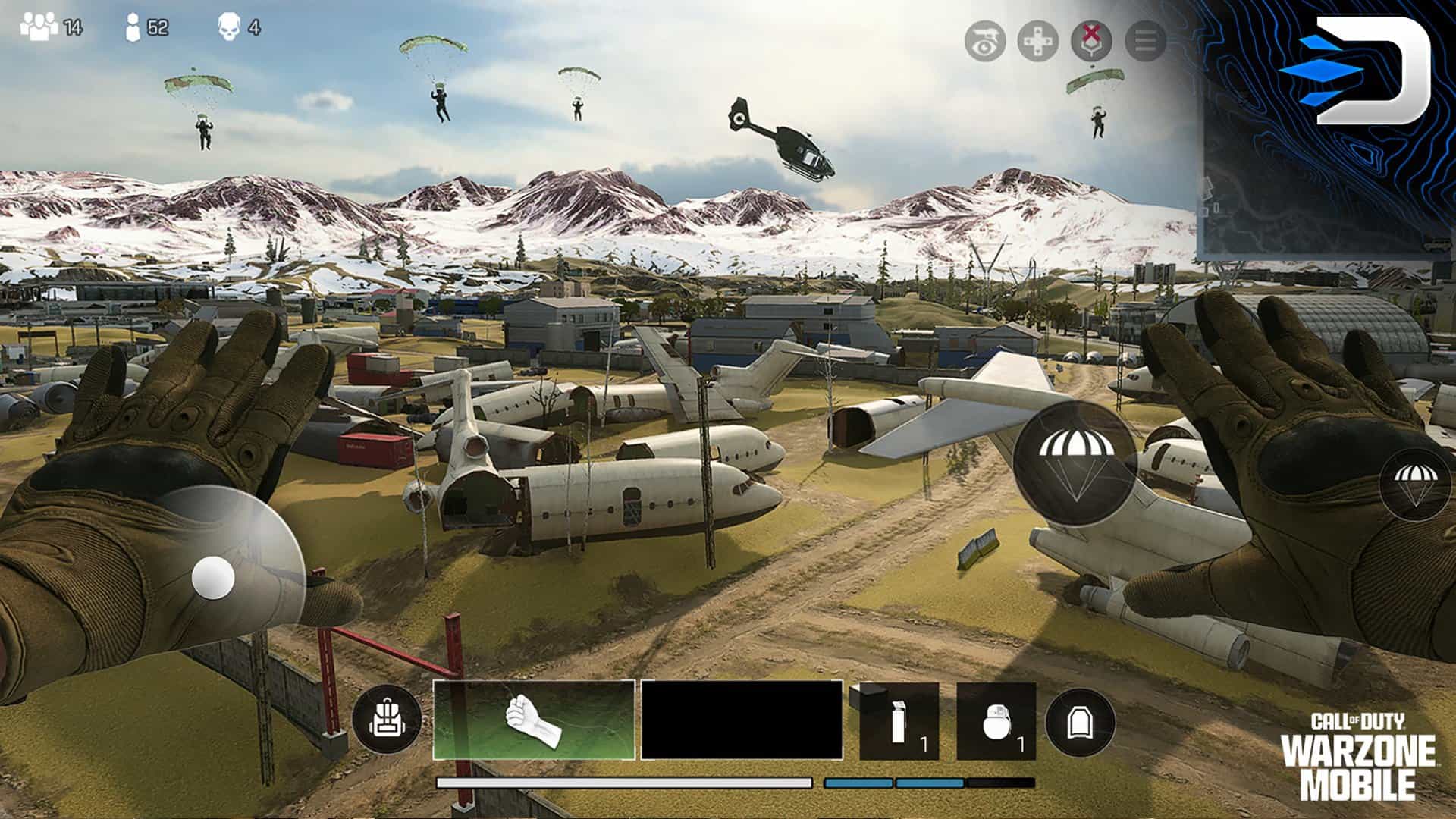Image resolution: width=1456 pixels, height=819 pixels.
Task: Select the empty black weapon slot
Action: 742,720
